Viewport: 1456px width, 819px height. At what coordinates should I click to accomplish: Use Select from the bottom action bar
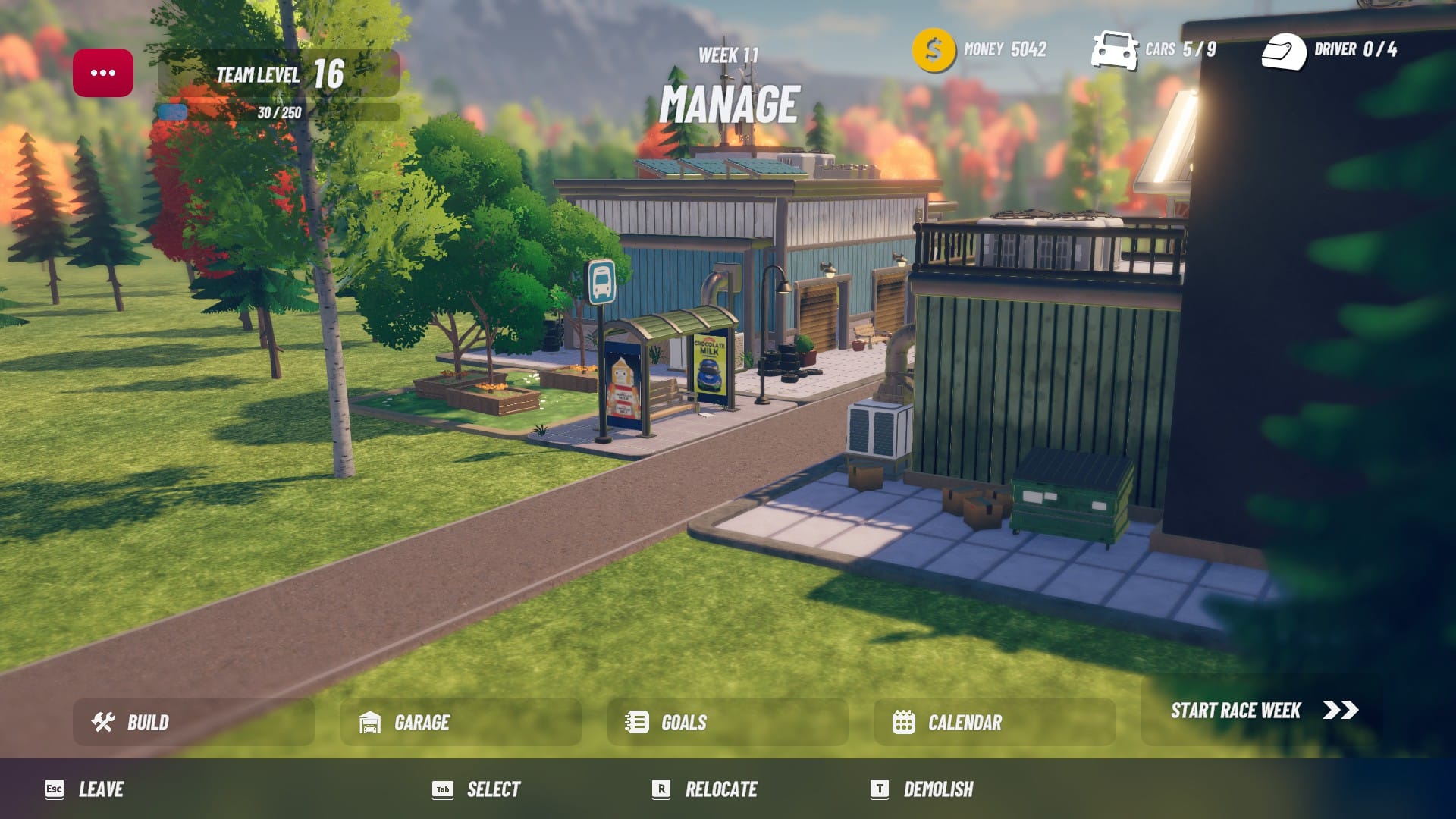pyautogui.click(x=493, y=789)
